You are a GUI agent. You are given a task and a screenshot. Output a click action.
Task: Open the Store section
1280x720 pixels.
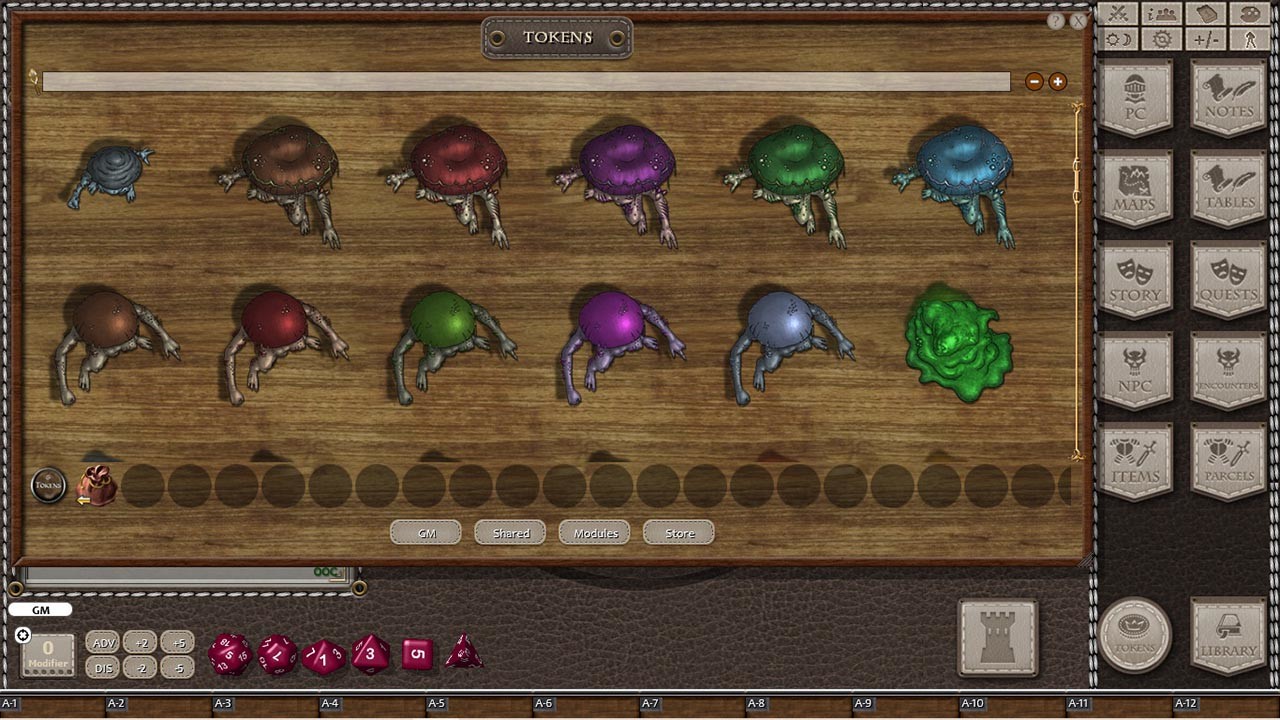678,533
